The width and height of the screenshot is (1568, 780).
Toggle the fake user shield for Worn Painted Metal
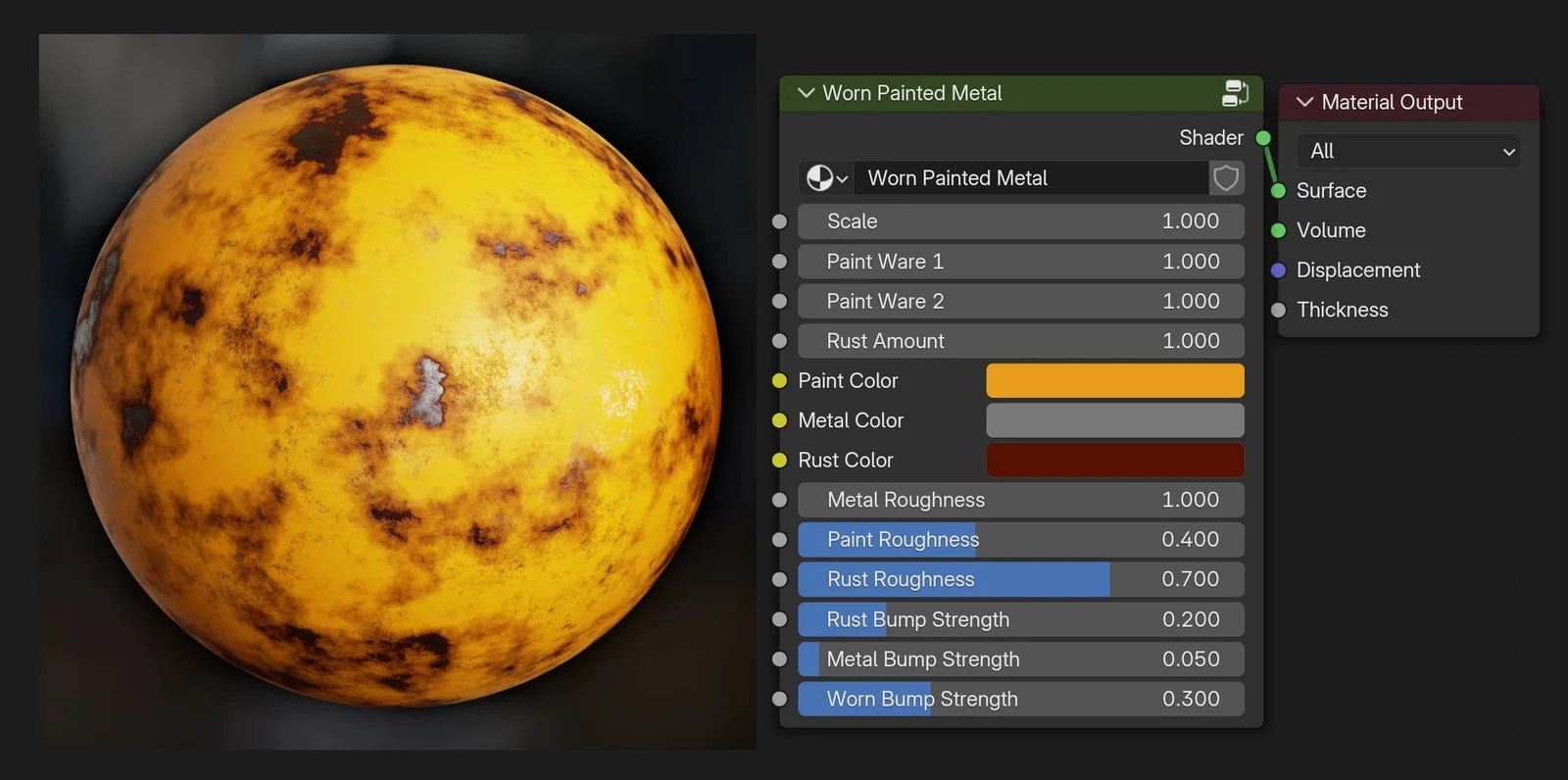[x=1226, y=177]
